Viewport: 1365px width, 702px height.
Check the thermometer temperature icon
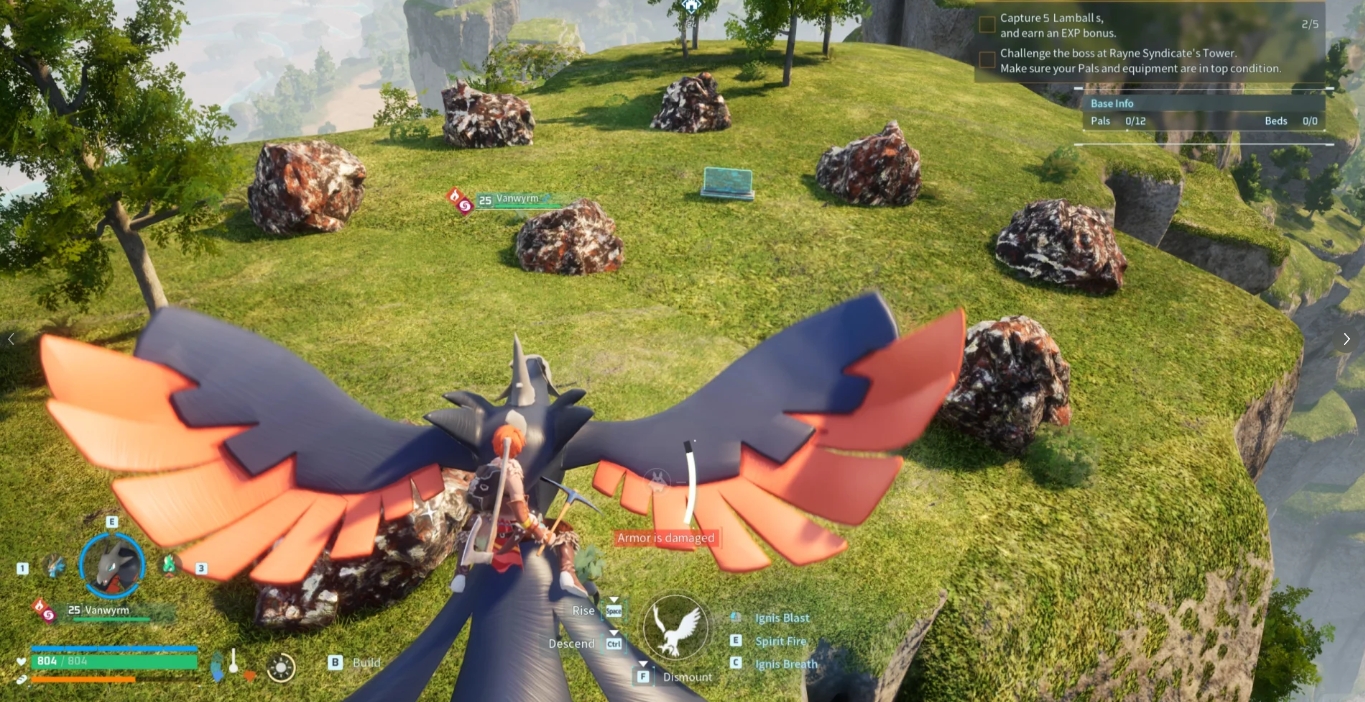[x=233, y=663]
